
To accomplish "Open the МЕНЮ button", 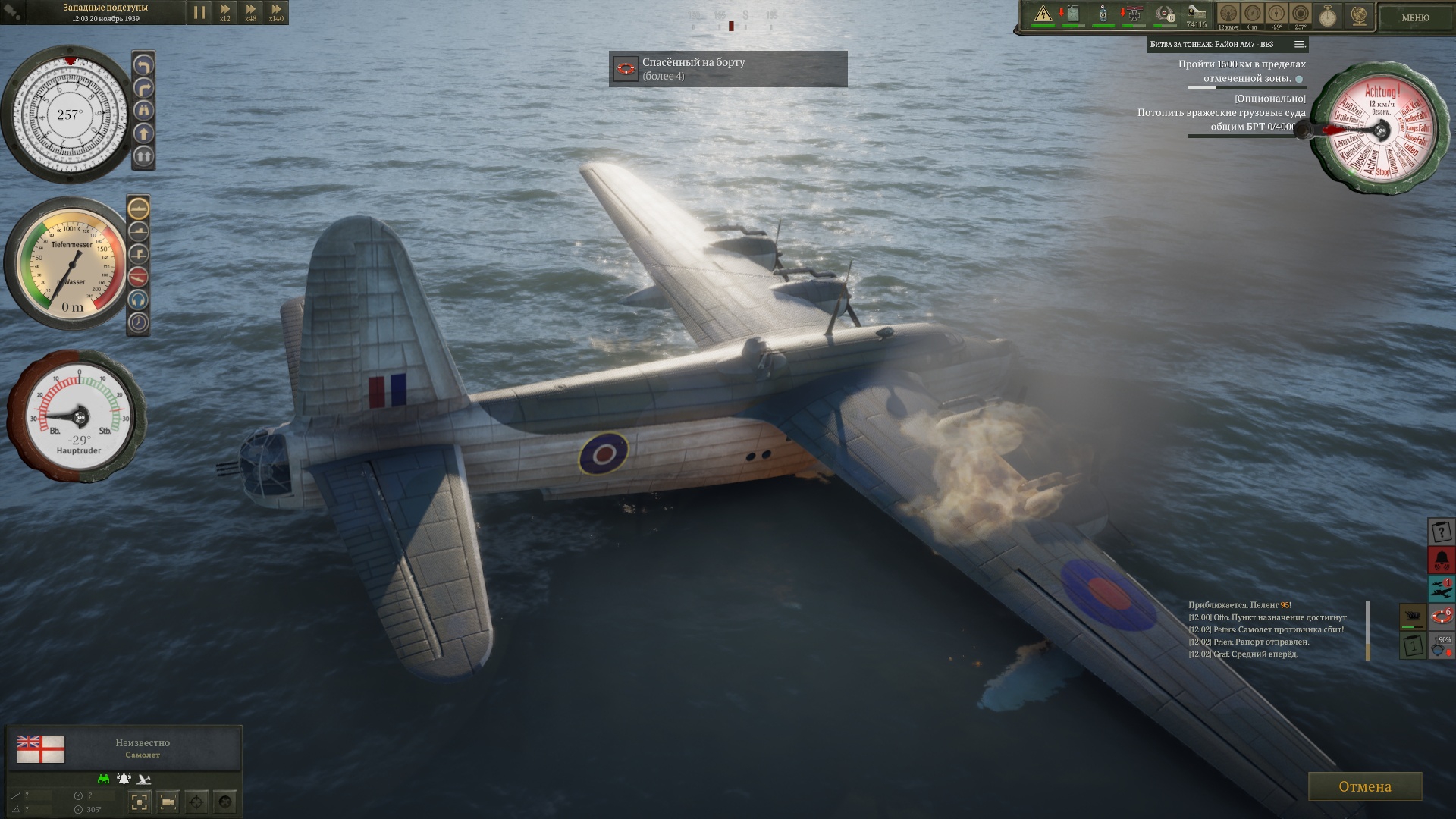I will [x=1415, y=17].
